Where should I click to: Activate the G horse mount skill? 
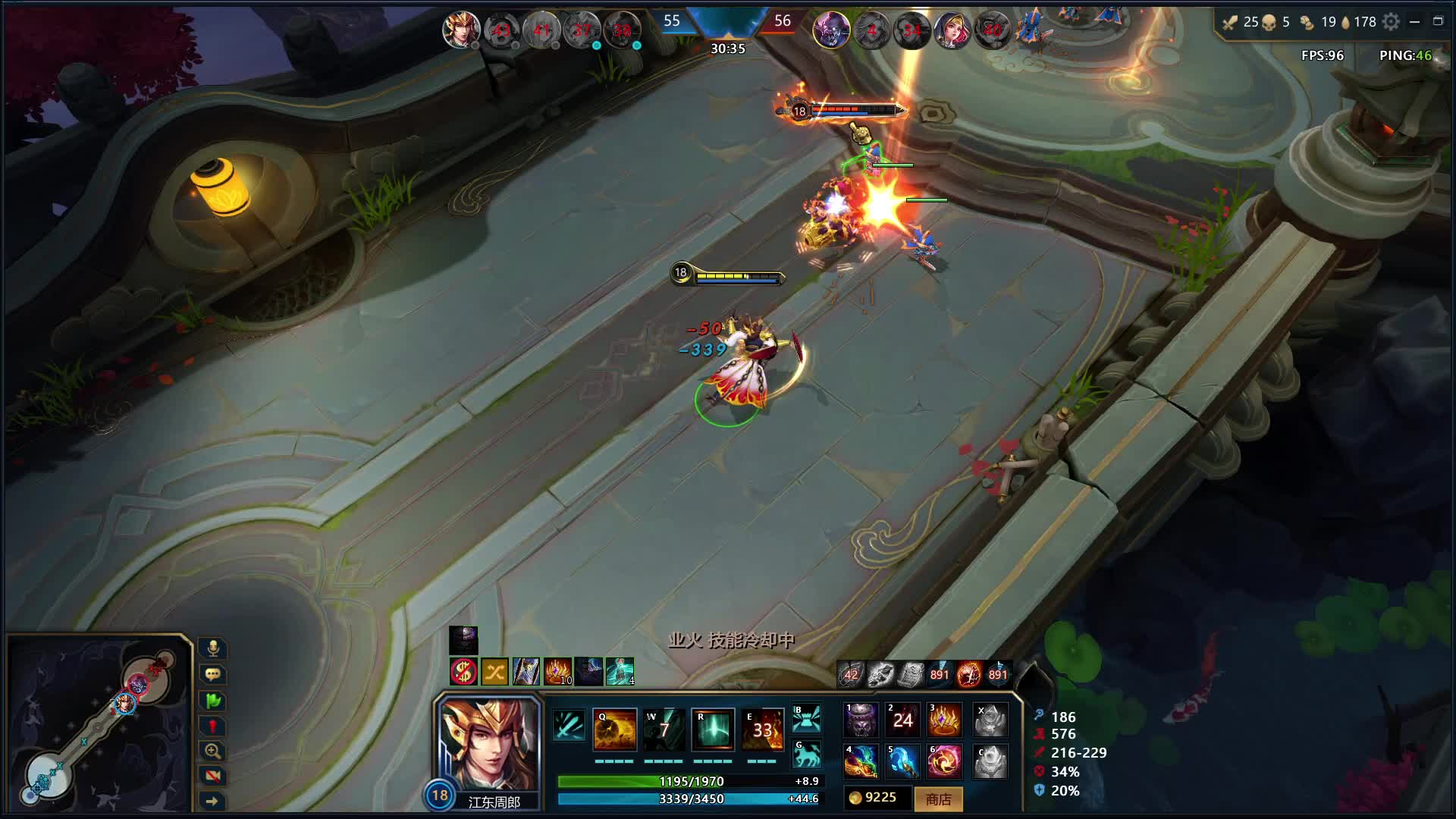[x=806, y=754]
